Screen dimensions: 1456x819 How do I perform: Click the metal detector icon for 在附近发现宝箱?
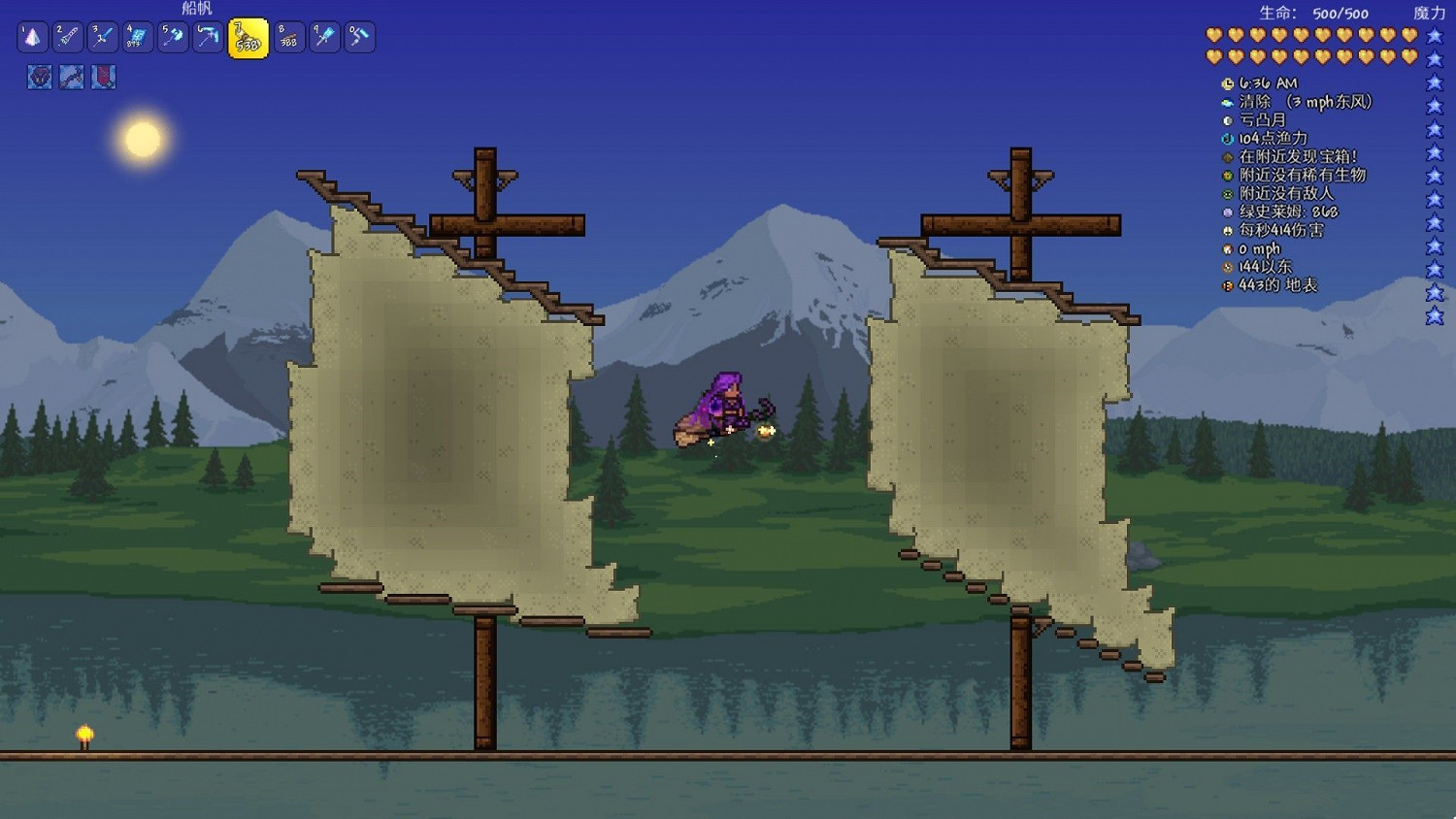tap(1228, 156)
